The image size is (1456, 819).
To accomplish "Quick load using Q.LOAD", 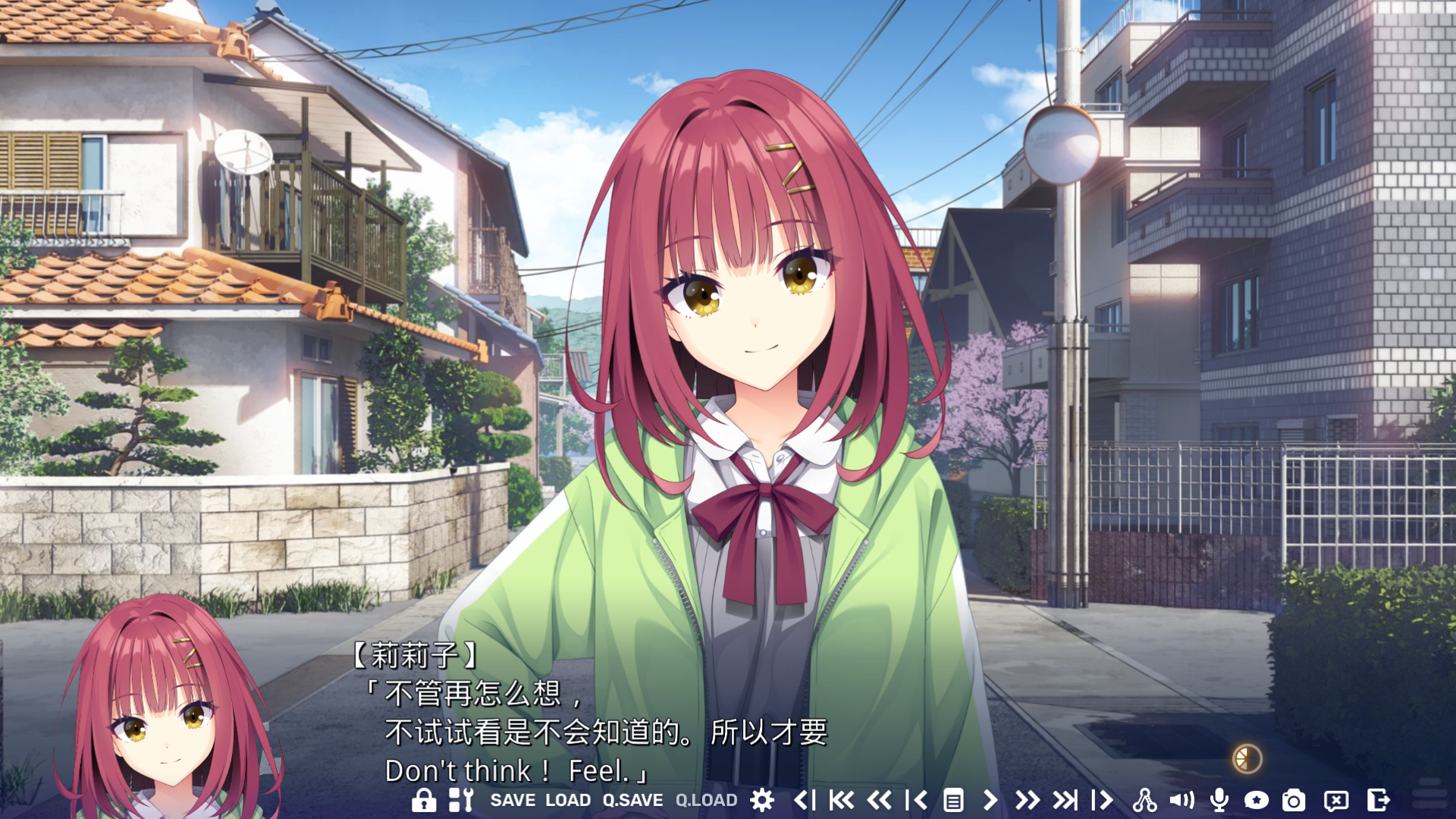I will 706,800.
